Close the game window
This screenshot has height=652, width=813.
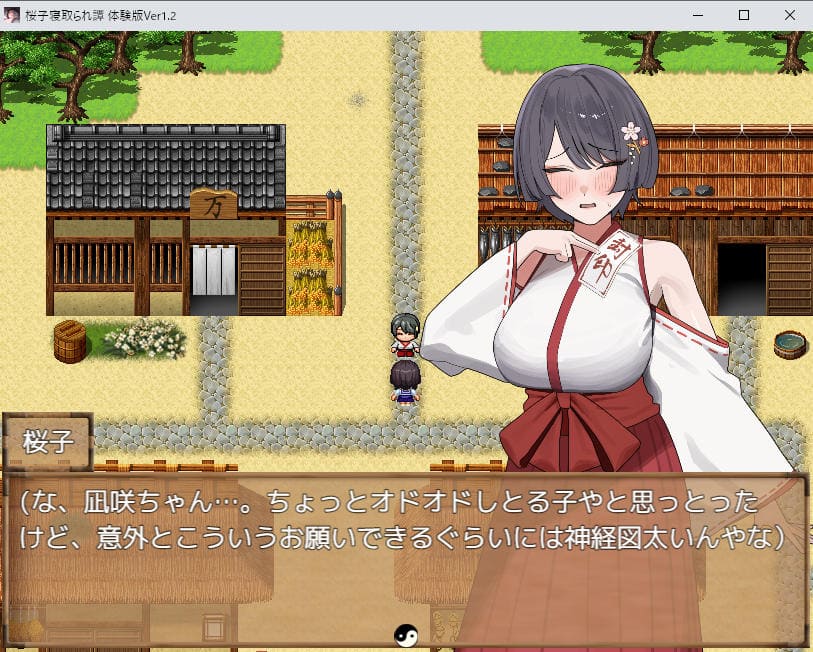click(789, 15)
